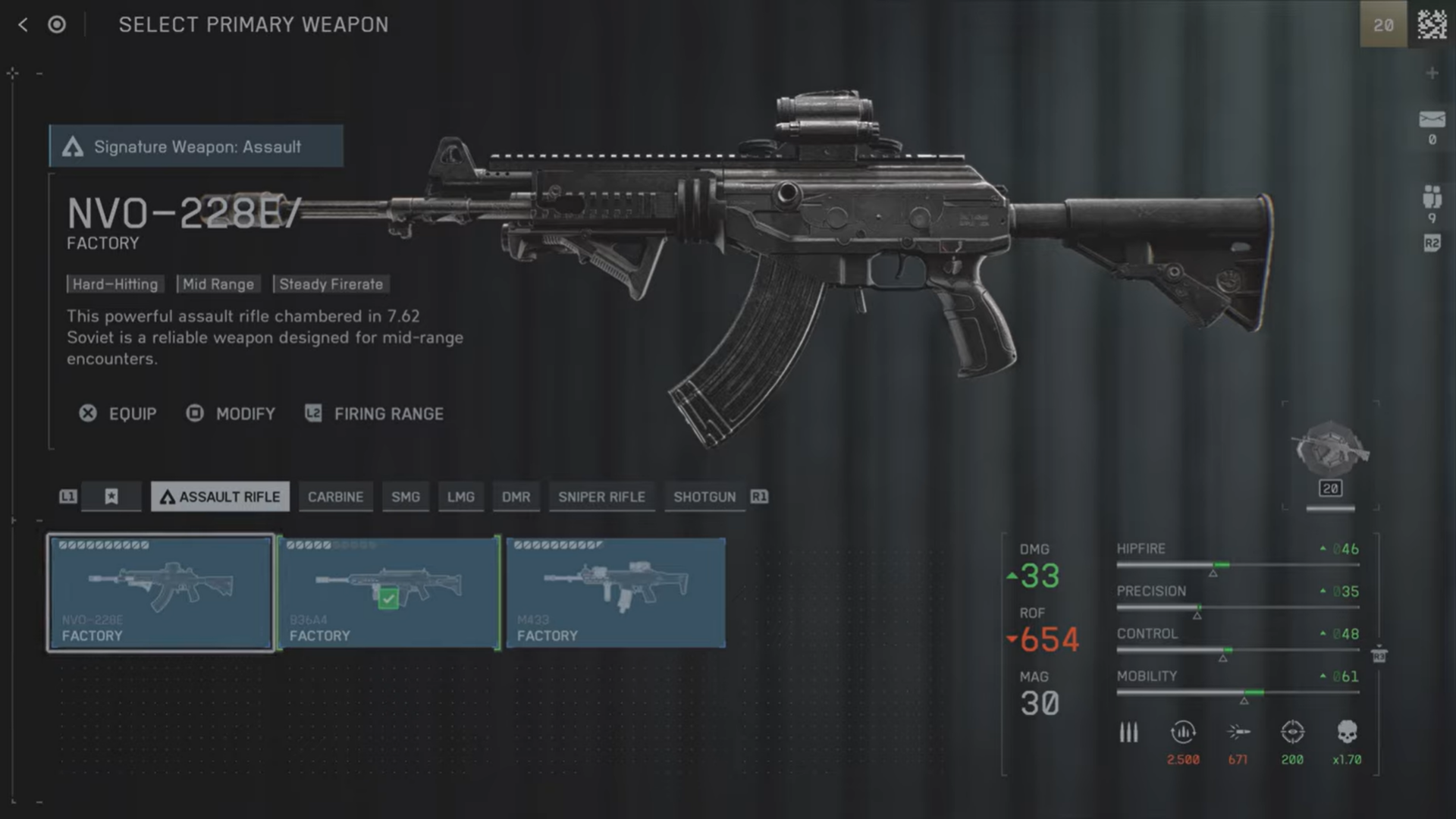Screen dimensions: 1456x819
Task: Choose the Shotgun tab
Action: (704, 497)
